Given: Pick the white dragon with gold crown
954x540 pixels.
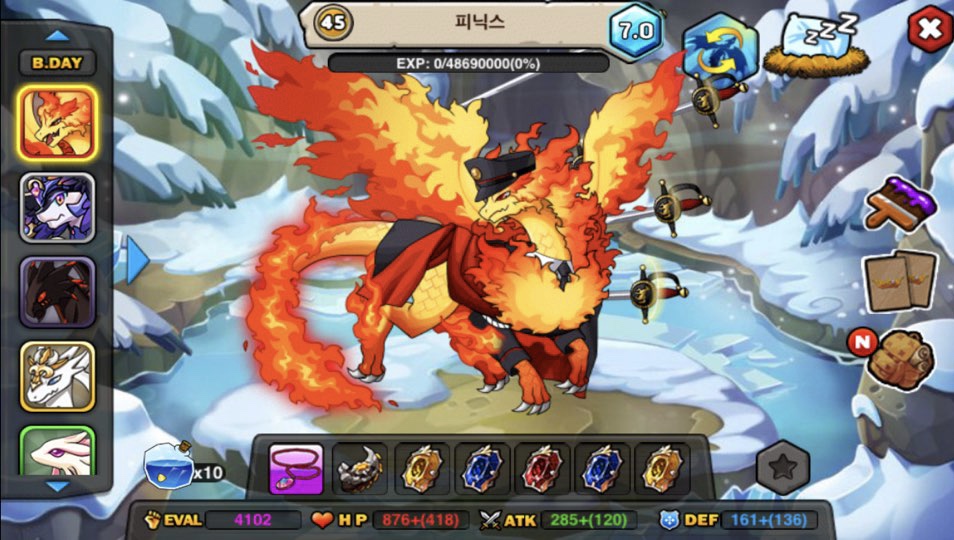Looking at the screenshot, I should click(x=57, y=376).
